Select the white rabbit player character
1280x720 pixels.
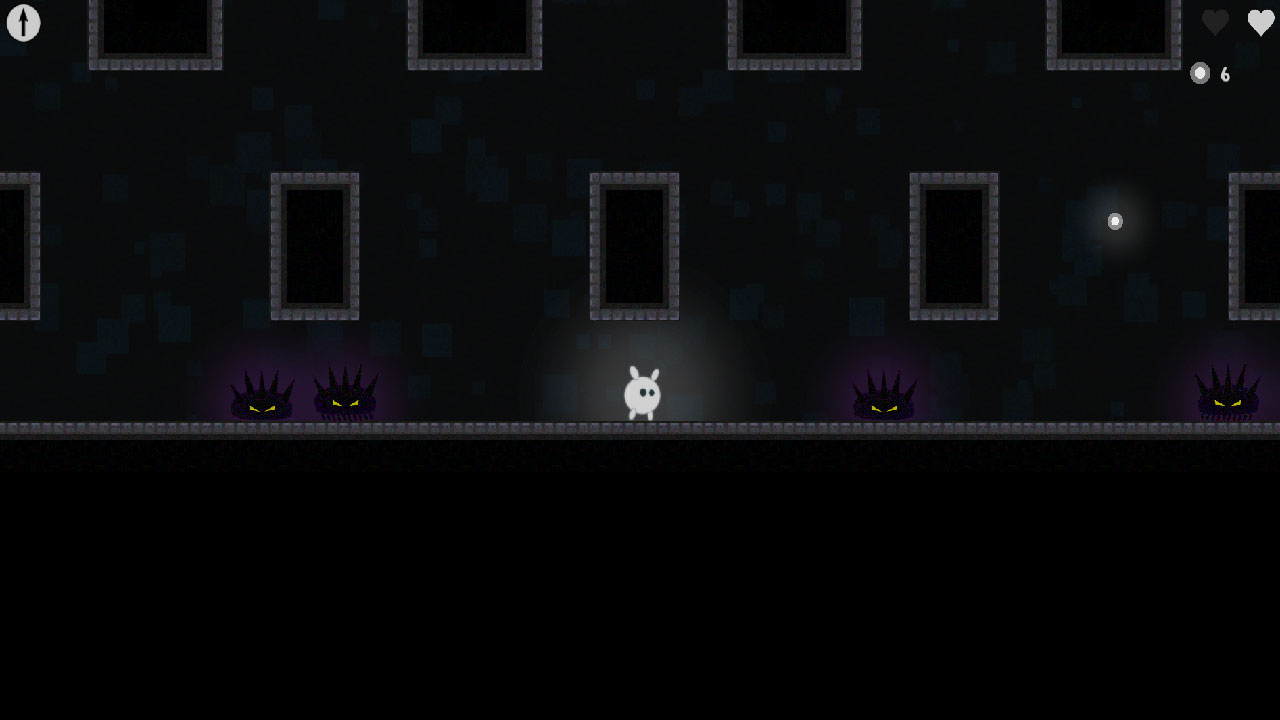(641, 394)
